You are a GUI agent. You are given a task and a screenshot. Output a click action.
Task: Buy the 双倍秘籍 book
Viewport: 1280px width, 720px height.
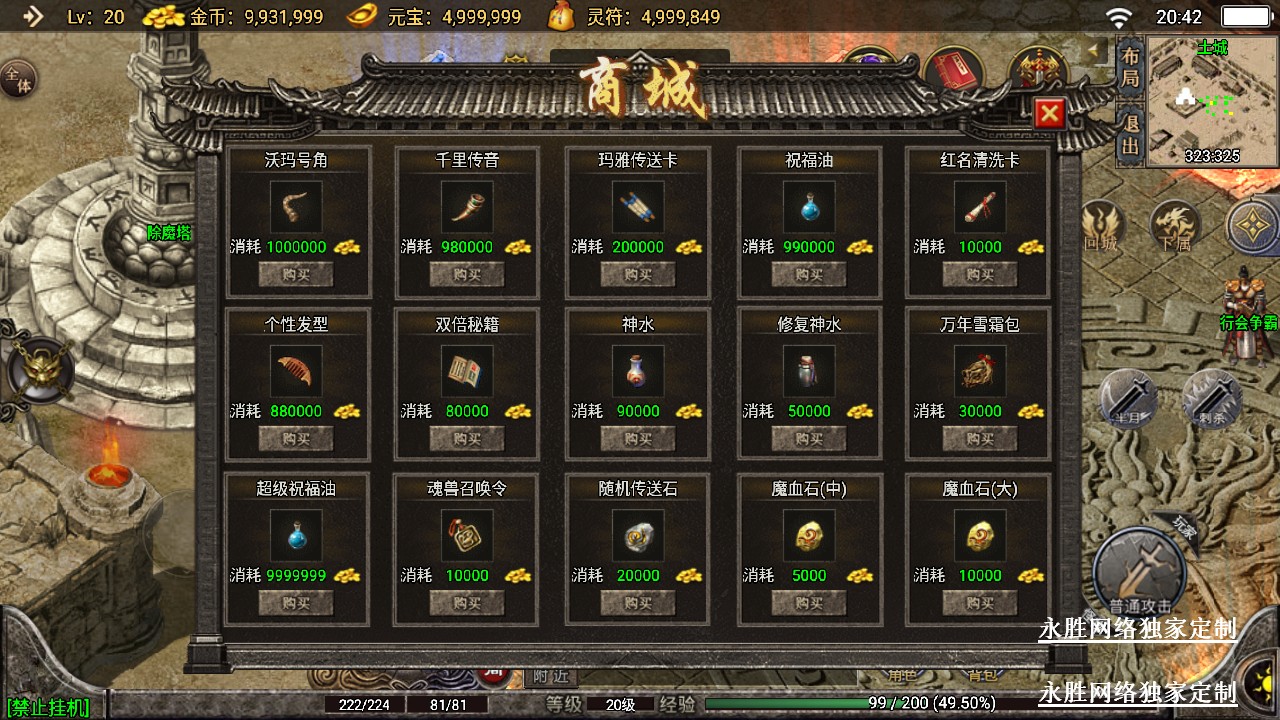click(467, 438)
